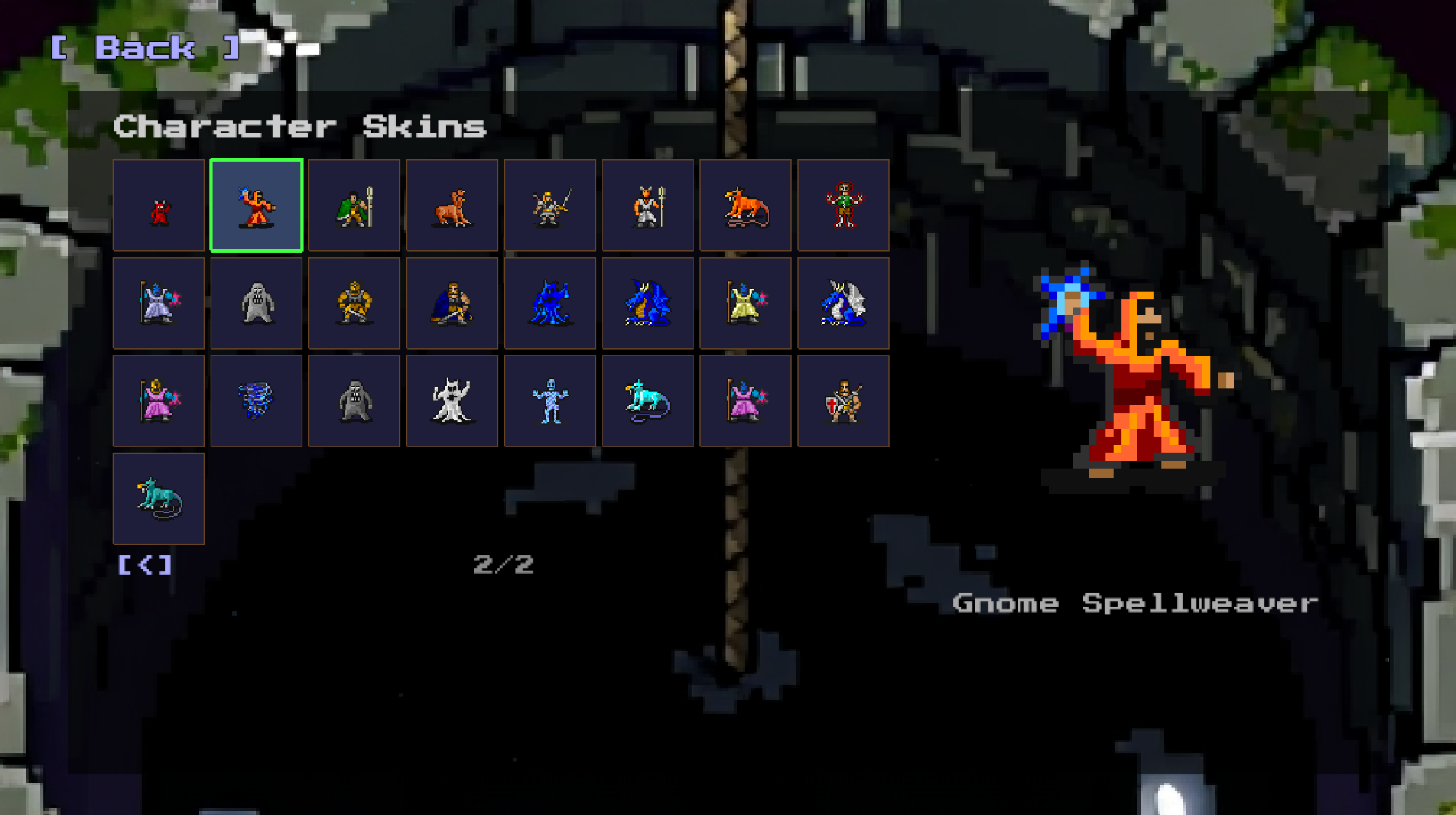The width and height of the screenshot is (1456, 815).
Task: Select the red four-armed skeleton skin
Action: coord(843,206)
